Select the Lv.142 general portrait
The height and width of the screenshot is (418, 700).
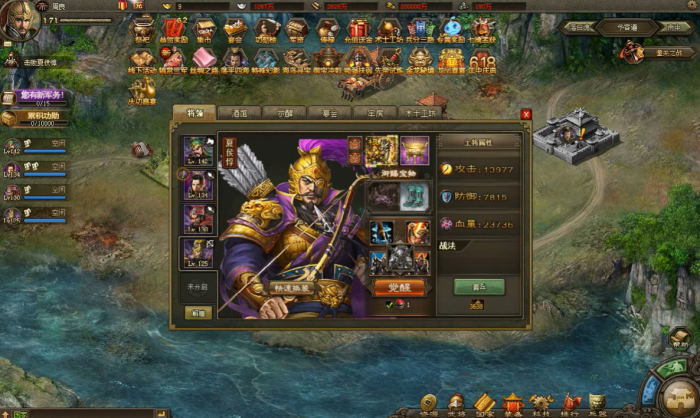199,153
